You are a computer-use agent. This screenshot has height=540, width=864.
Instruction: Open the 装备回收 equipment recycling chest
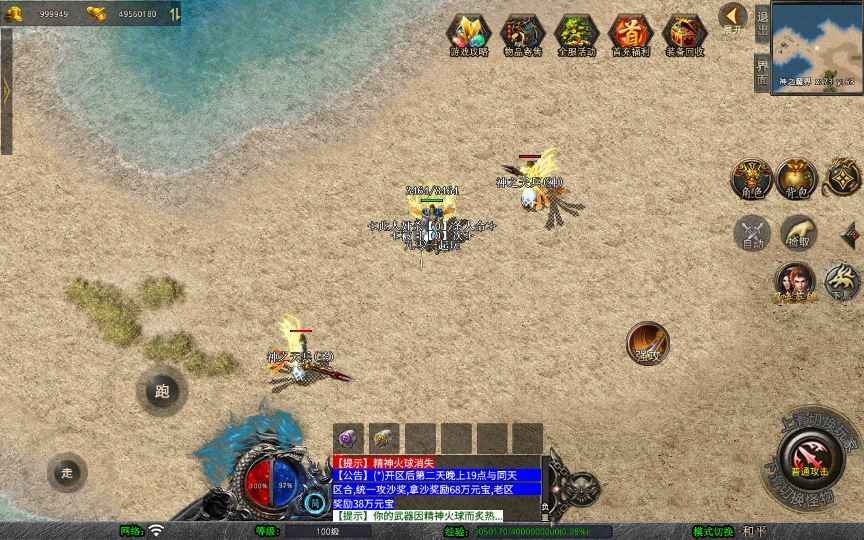pyautogui.click(x=684, y=35)
